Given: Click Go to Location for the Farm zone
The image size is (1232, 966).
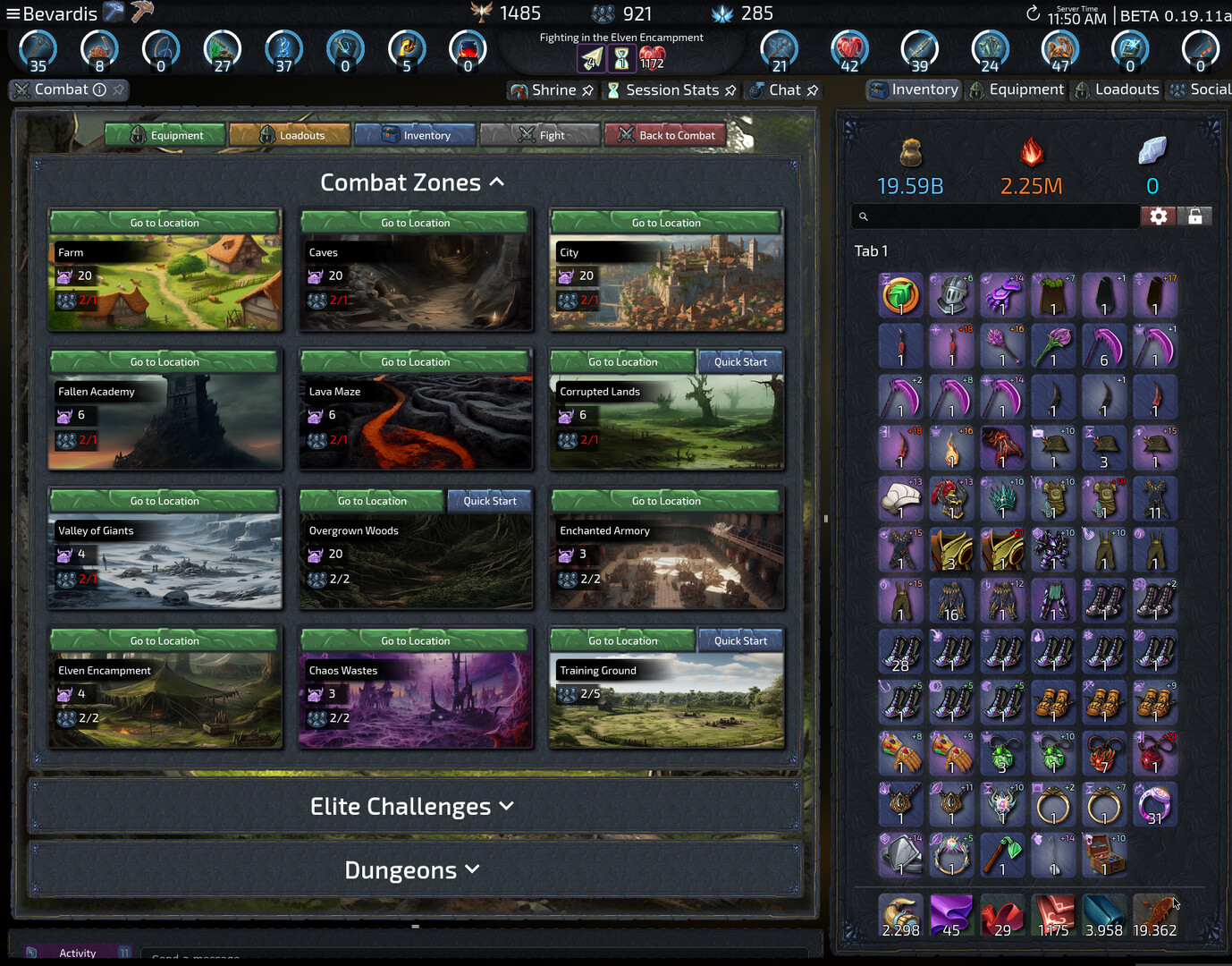Looking at the screenshot, I should [x=165, y=222].
